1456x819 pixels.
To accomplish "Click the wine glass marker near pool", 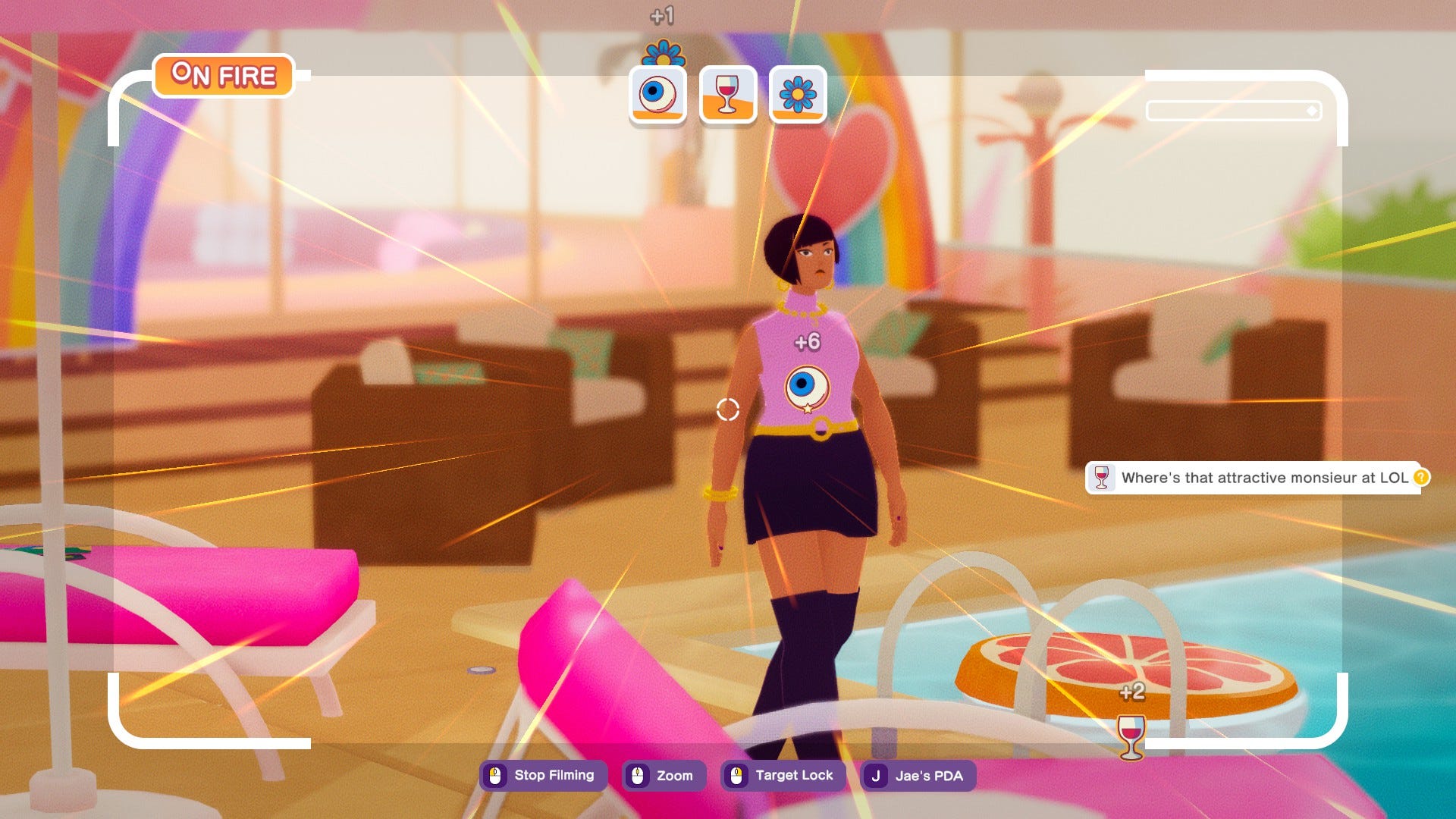I will tap(1131, 734).
